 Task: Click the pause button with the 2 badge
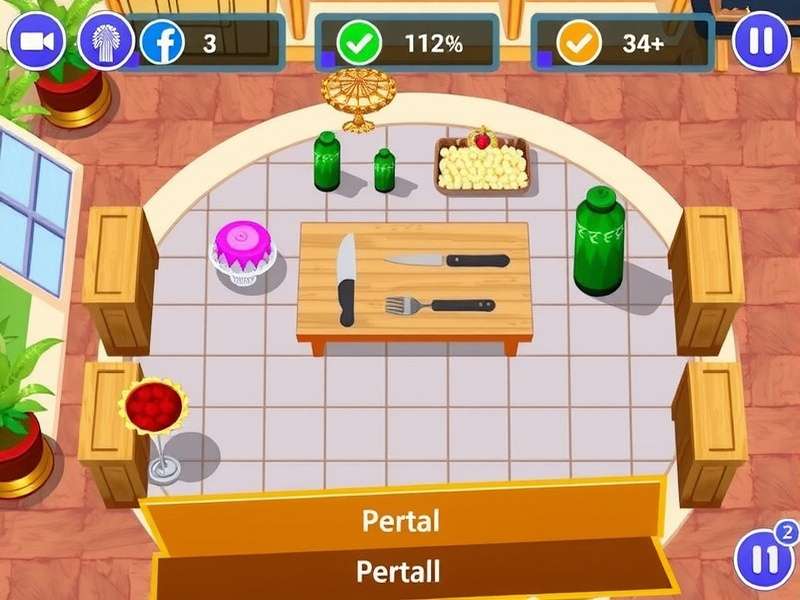[x=764, y=558]
